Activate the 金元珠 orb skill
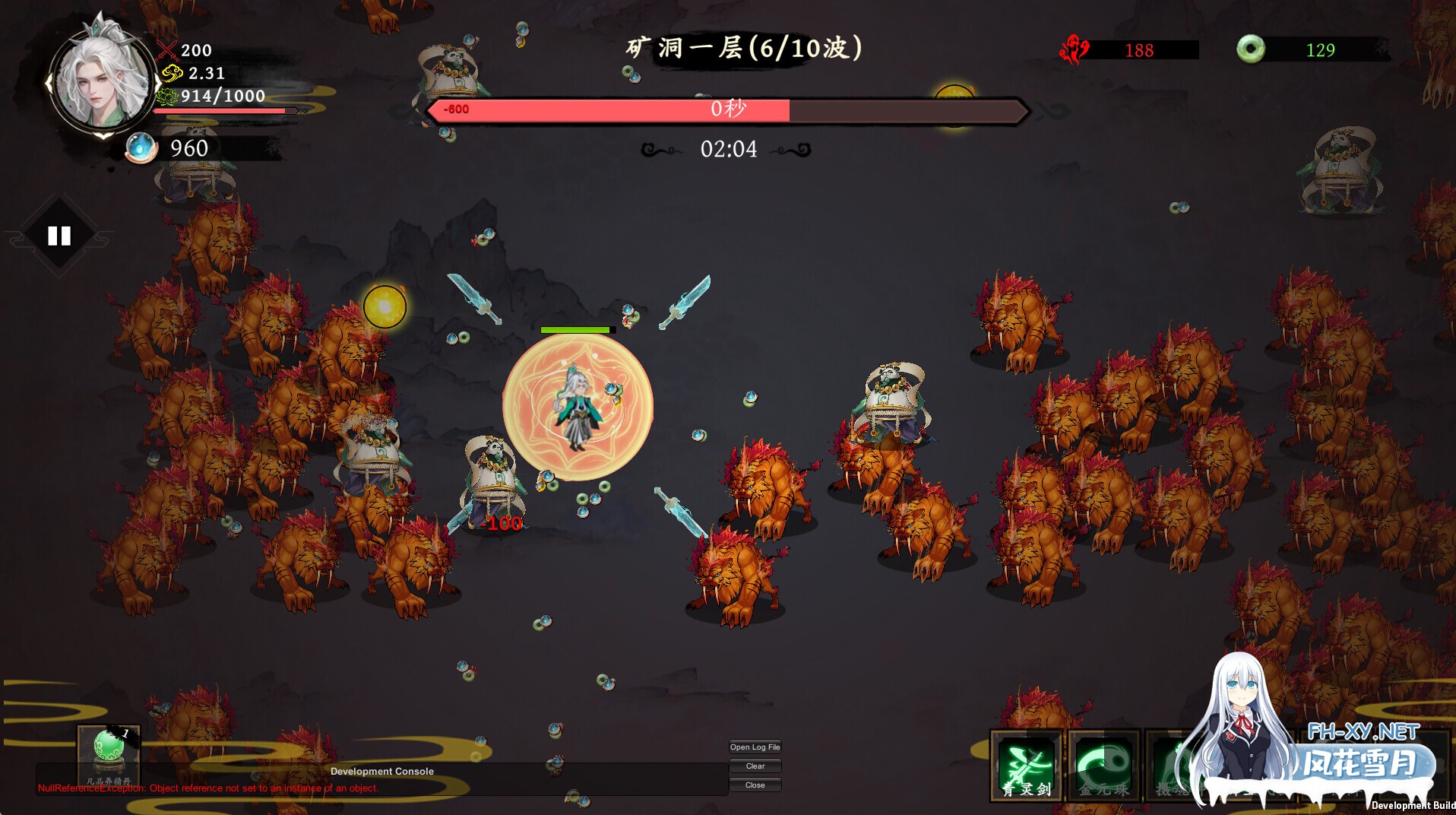This screenshot has height=815, width=1456. click(1103, 765)
